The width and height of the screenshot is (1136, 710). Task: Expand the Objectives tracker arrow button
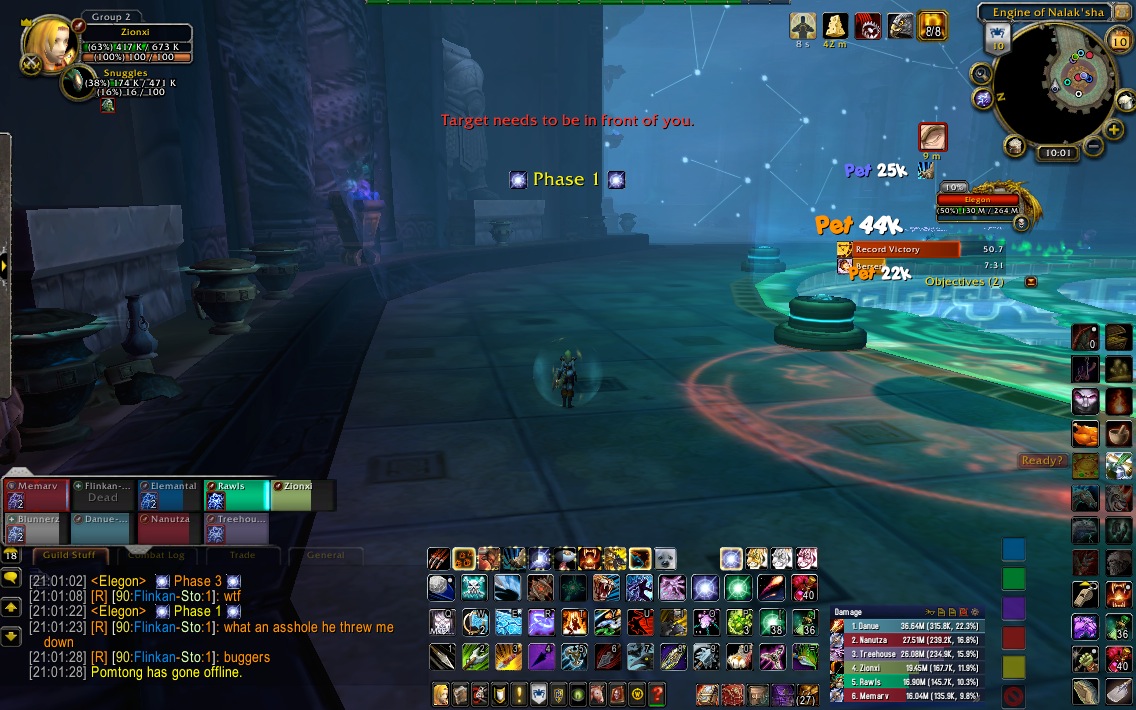click(x=1031, y=282)
